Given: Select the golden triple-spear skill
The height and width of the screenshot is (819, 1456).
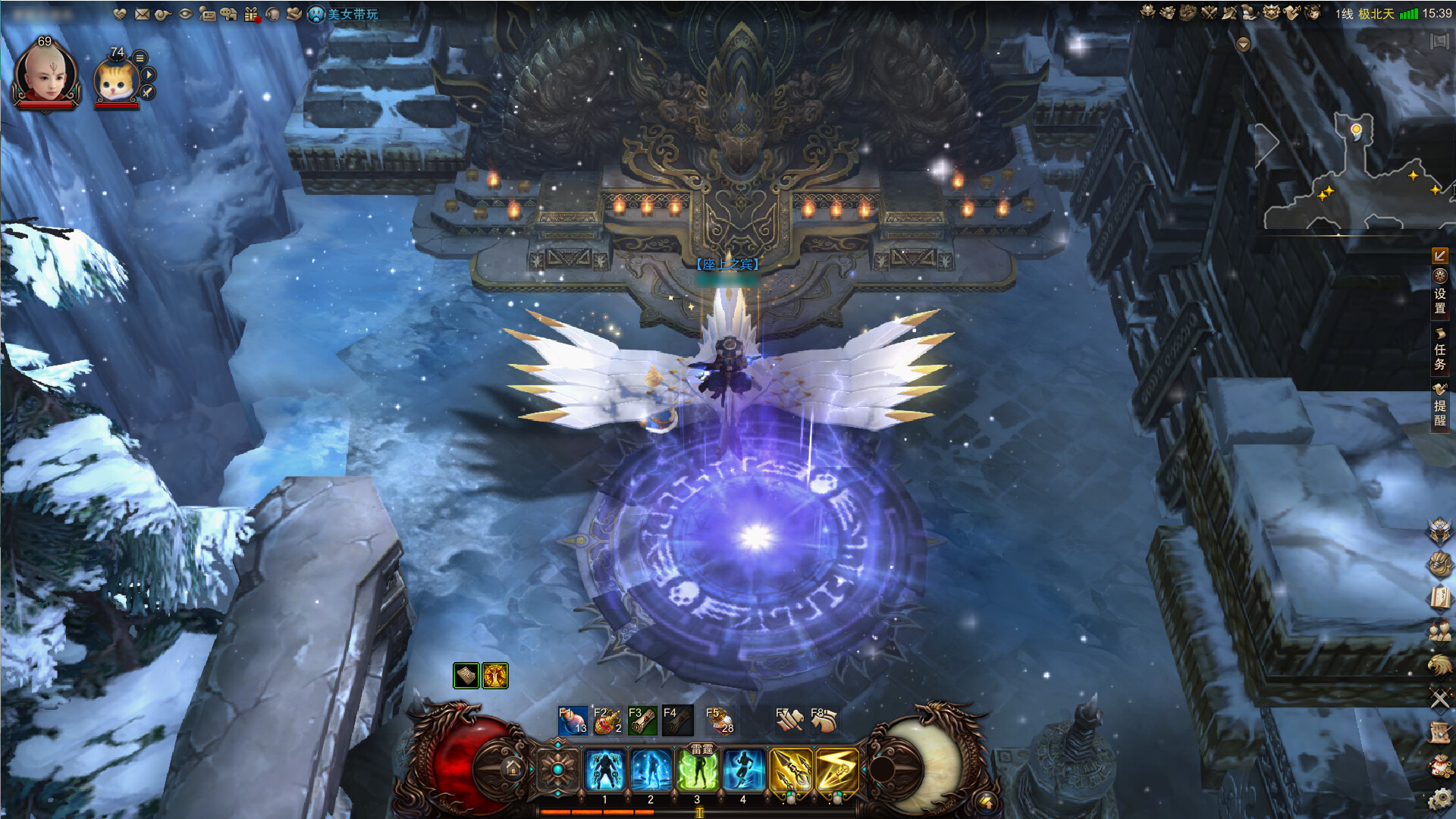Looking at the screenshot, I should (790, 769).
